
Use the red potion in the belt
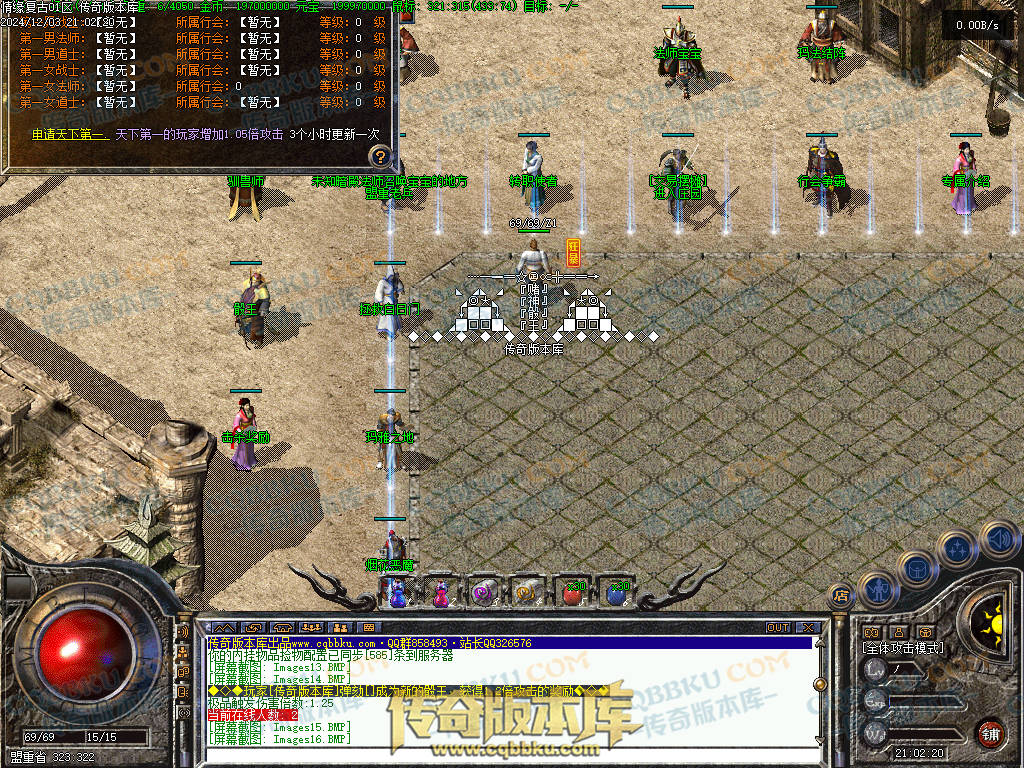point(572,592)
